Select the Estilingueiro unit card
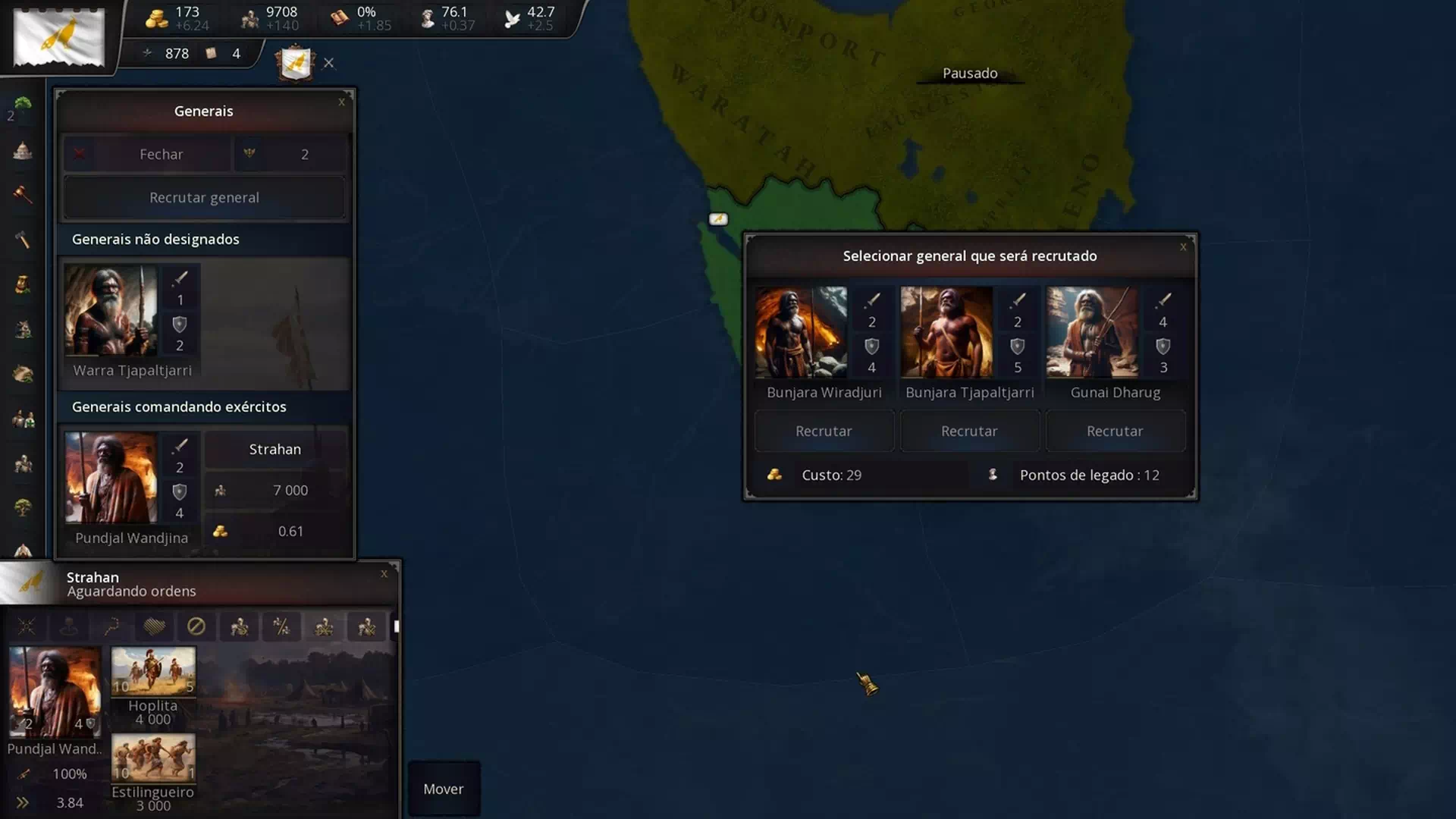This screenshot has width=1456, height=819. coord(153,758)
